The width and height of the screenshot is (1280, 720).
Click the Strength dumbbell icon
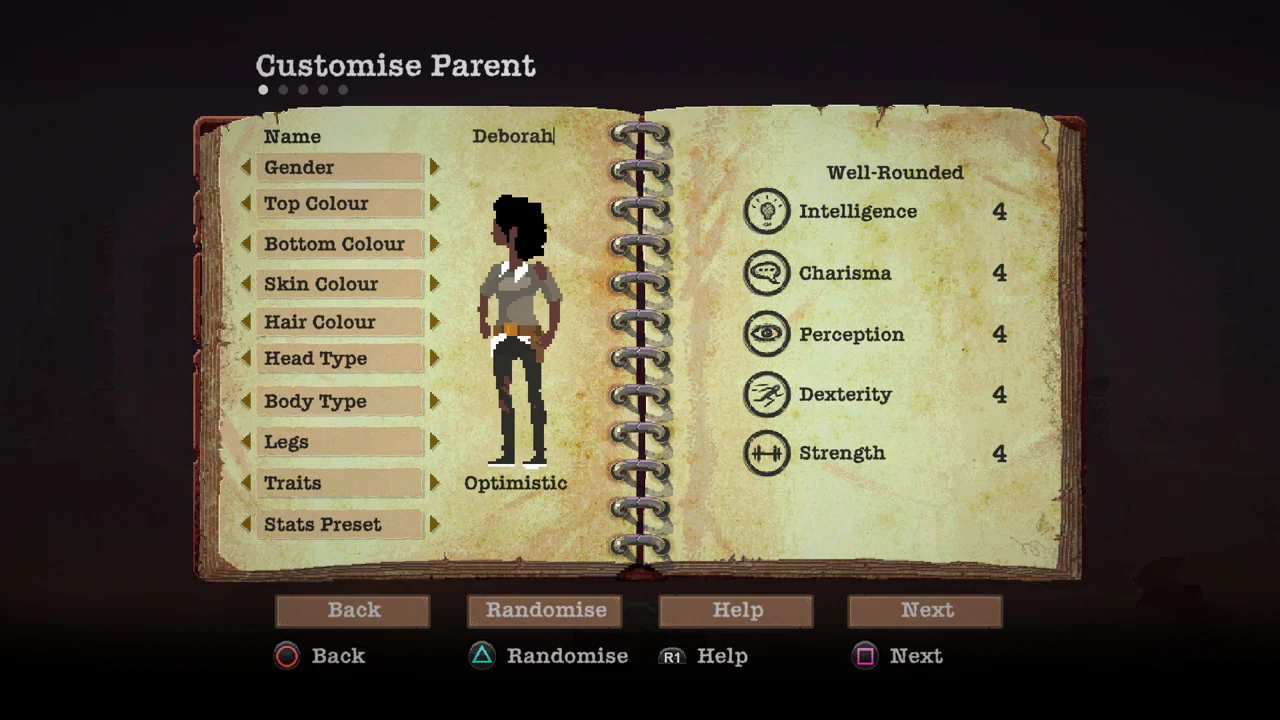pyautogui.click(x=767, y=453)
